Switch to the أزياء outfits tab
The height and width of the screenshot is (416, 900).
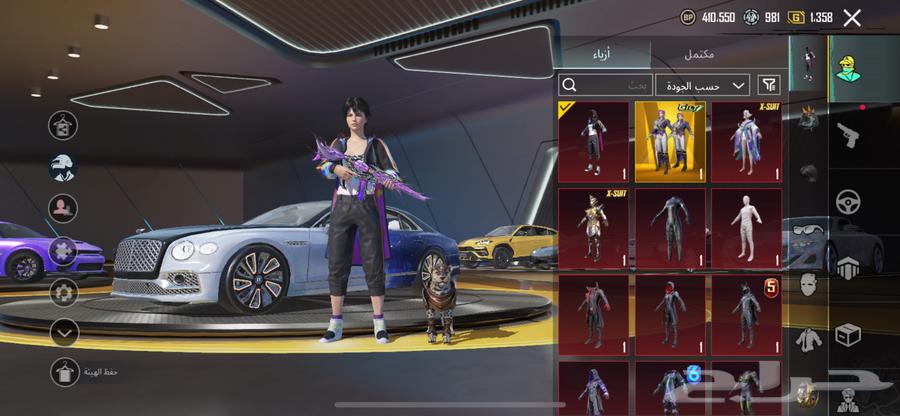point(604,55)
